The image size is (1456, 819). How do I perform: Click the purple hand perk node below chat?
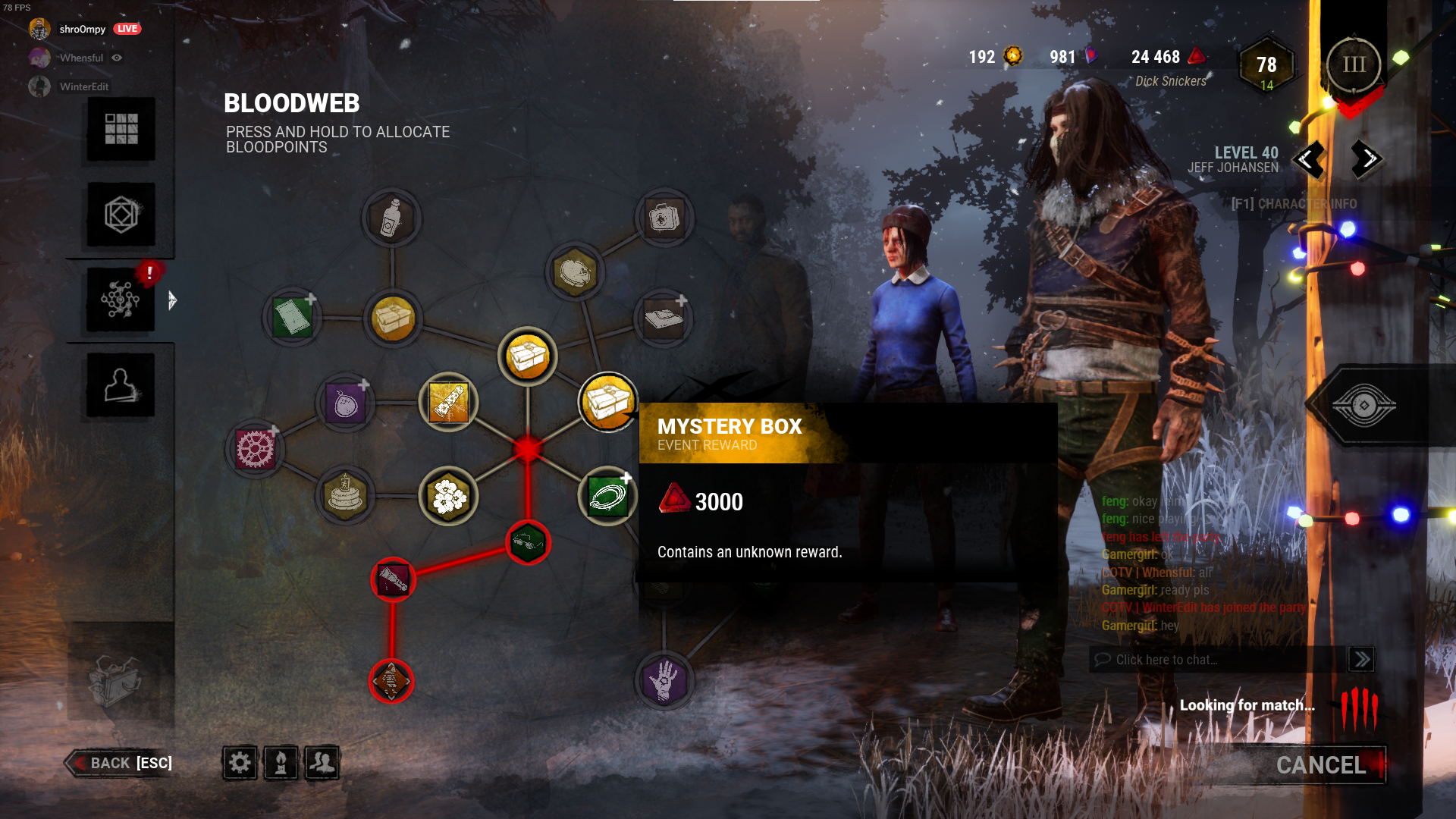point(664,682)
